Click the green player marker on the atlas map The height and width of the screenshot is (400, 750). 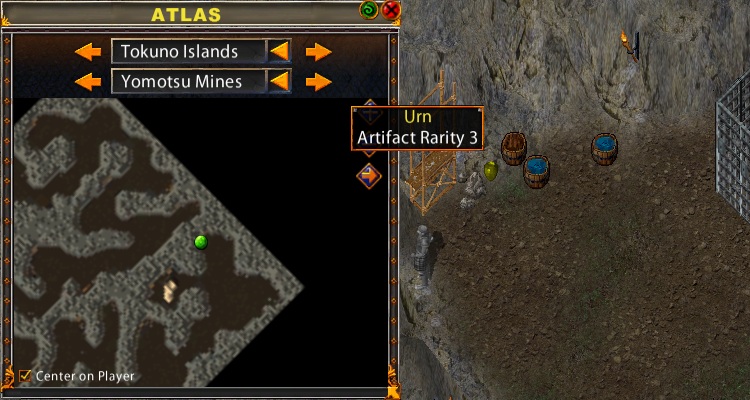200,241
